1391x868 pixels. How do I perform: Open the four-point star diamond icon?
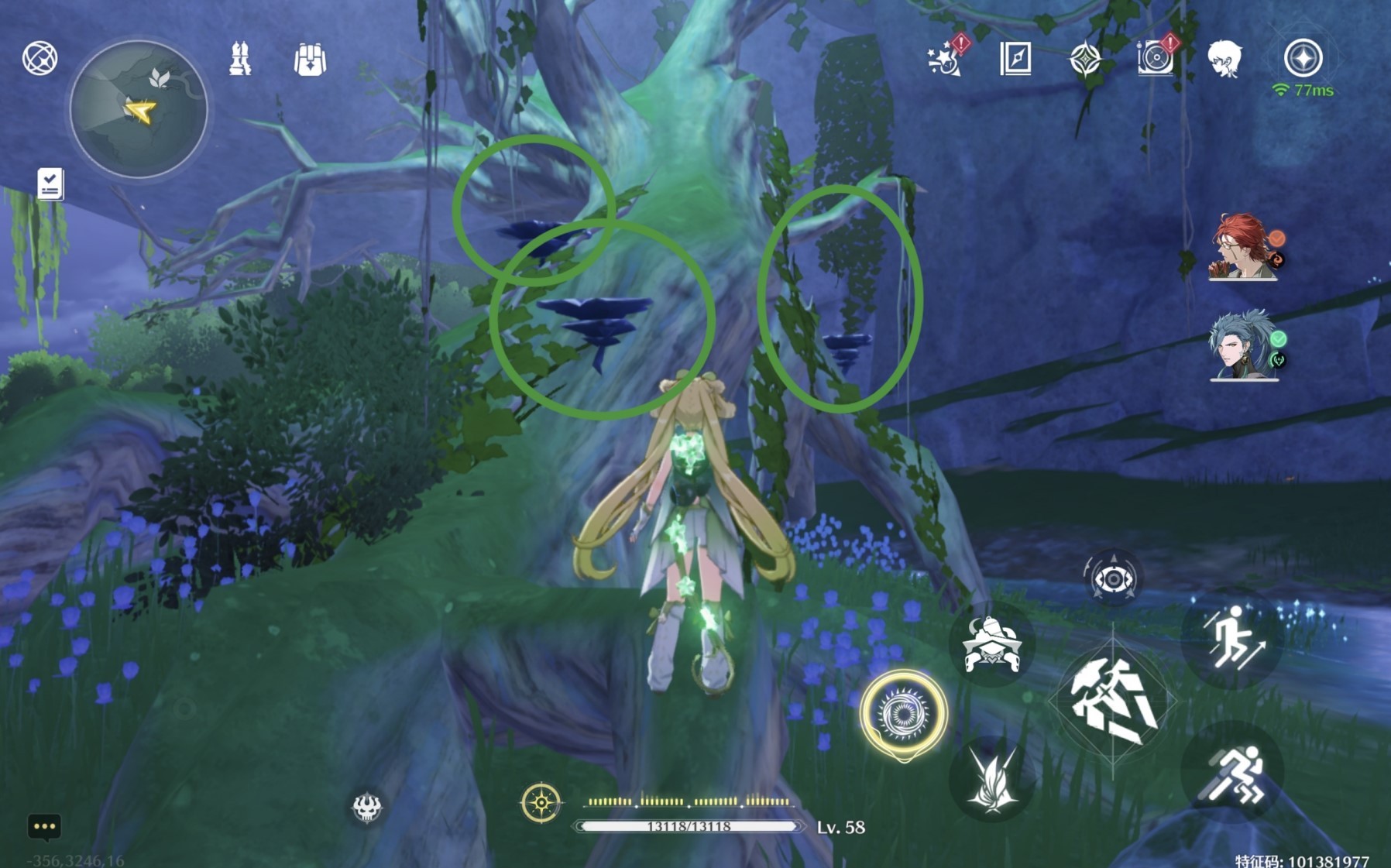(1085, 59)
